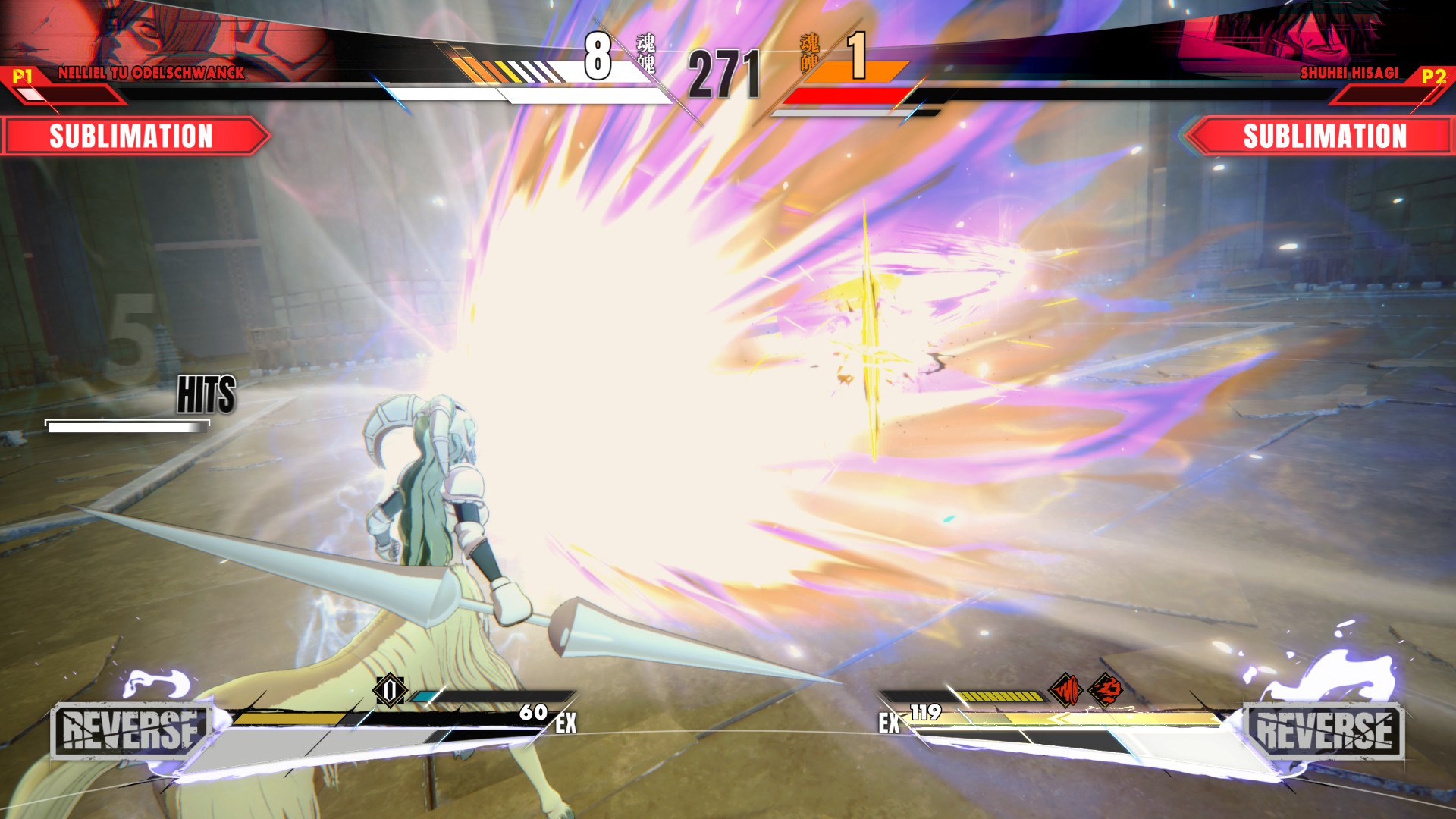Select the red whirlwind skill icon
The height and width of the screenshot is (819, 1456).
pyautogui.click(x=1065, y=690)
